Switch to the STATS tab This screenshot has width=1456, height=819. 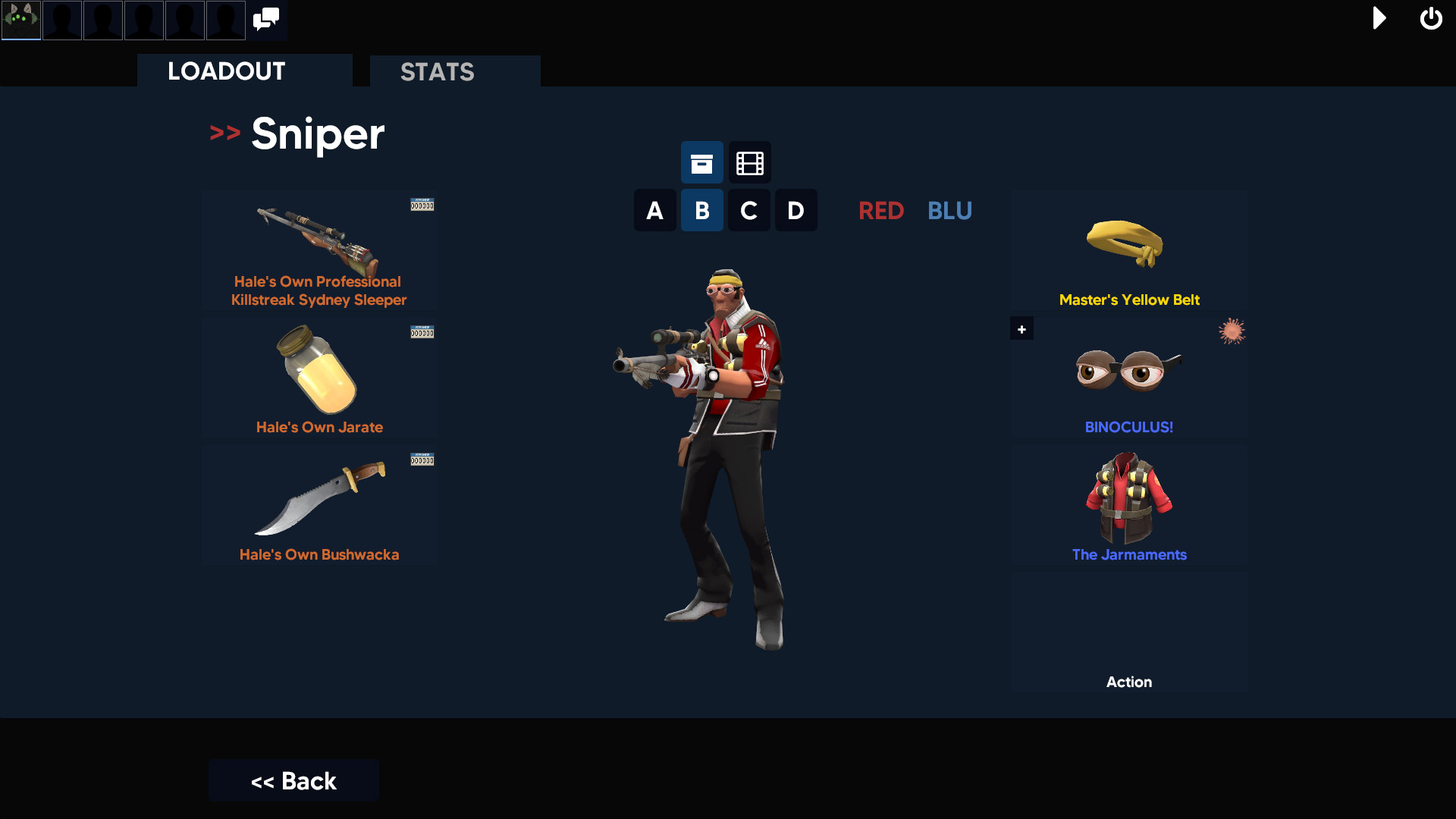click(438, 72)
